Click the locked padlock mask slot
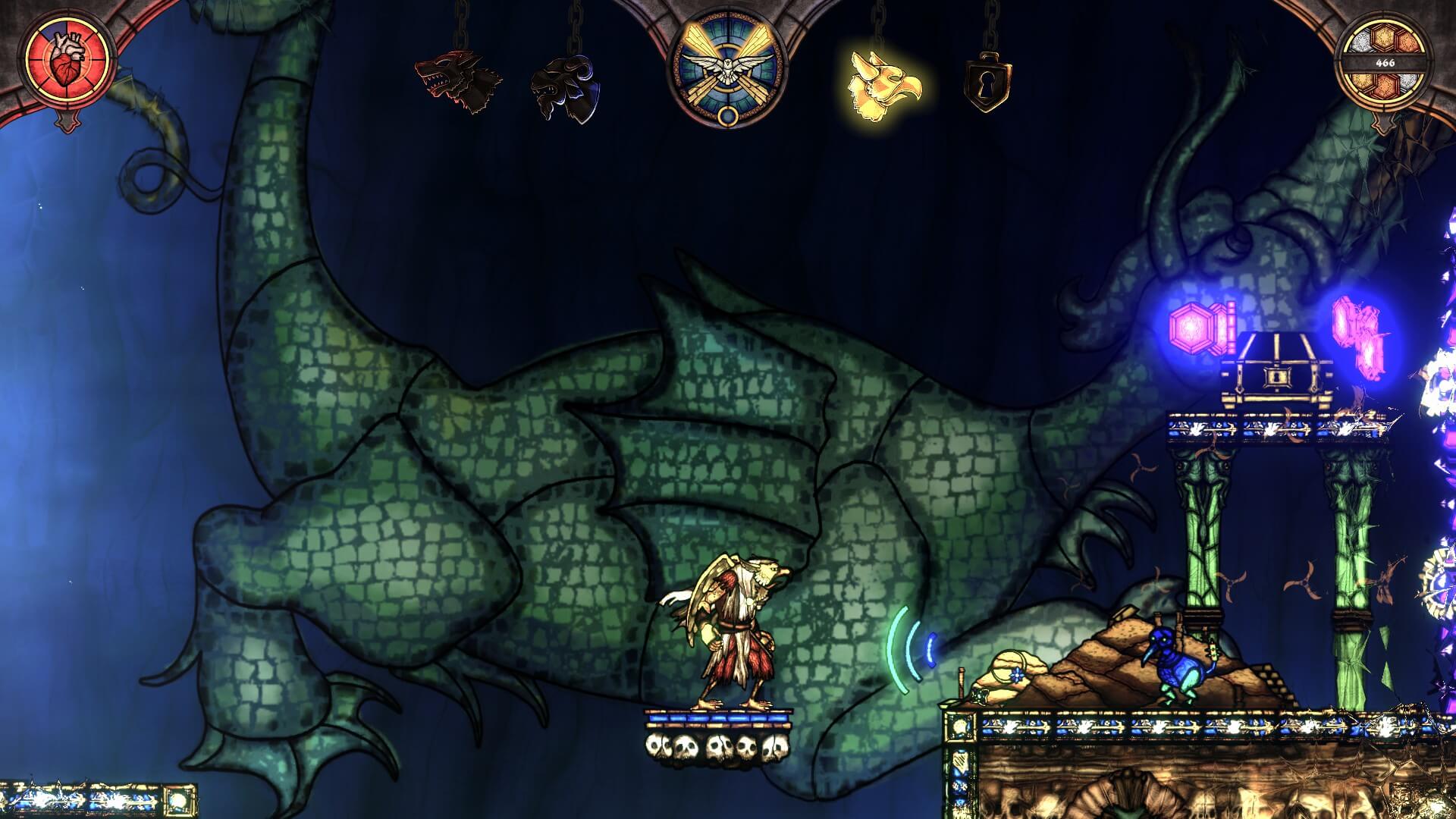The height and width of the screenshot is (819, 1456). [986, 85]
